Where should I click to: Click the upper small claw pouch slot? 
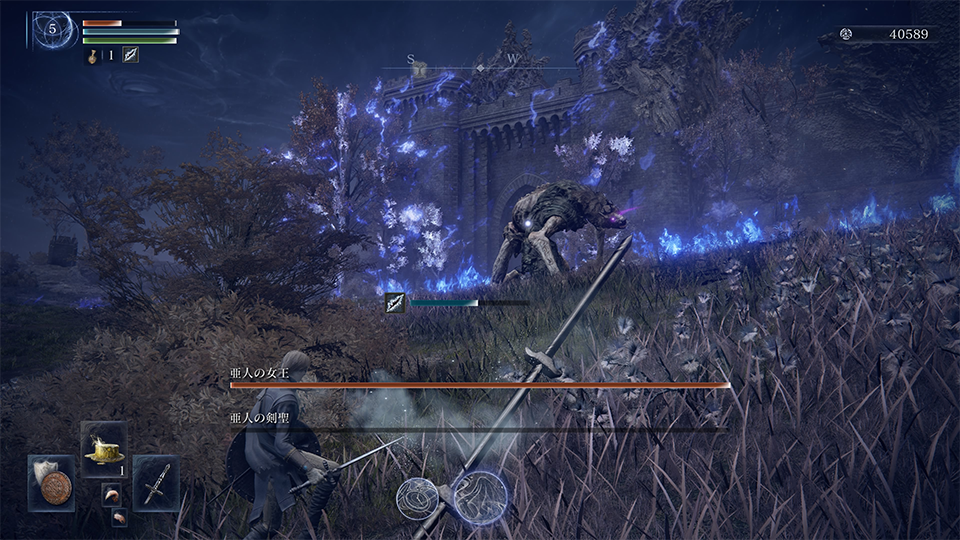(110, 494)
